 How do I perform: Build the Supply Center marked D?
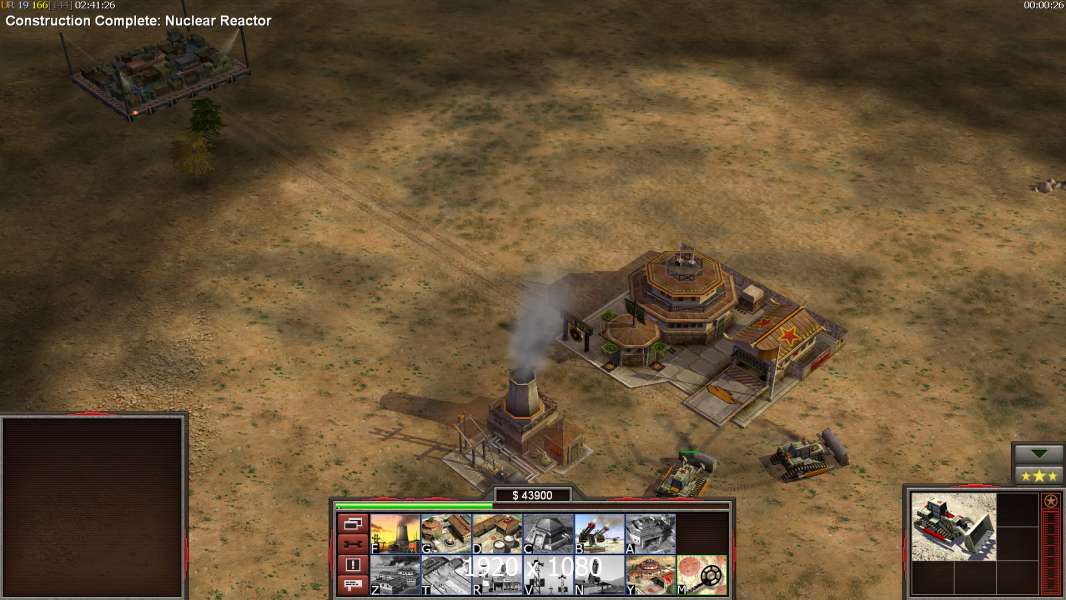(x=497, y=534)
